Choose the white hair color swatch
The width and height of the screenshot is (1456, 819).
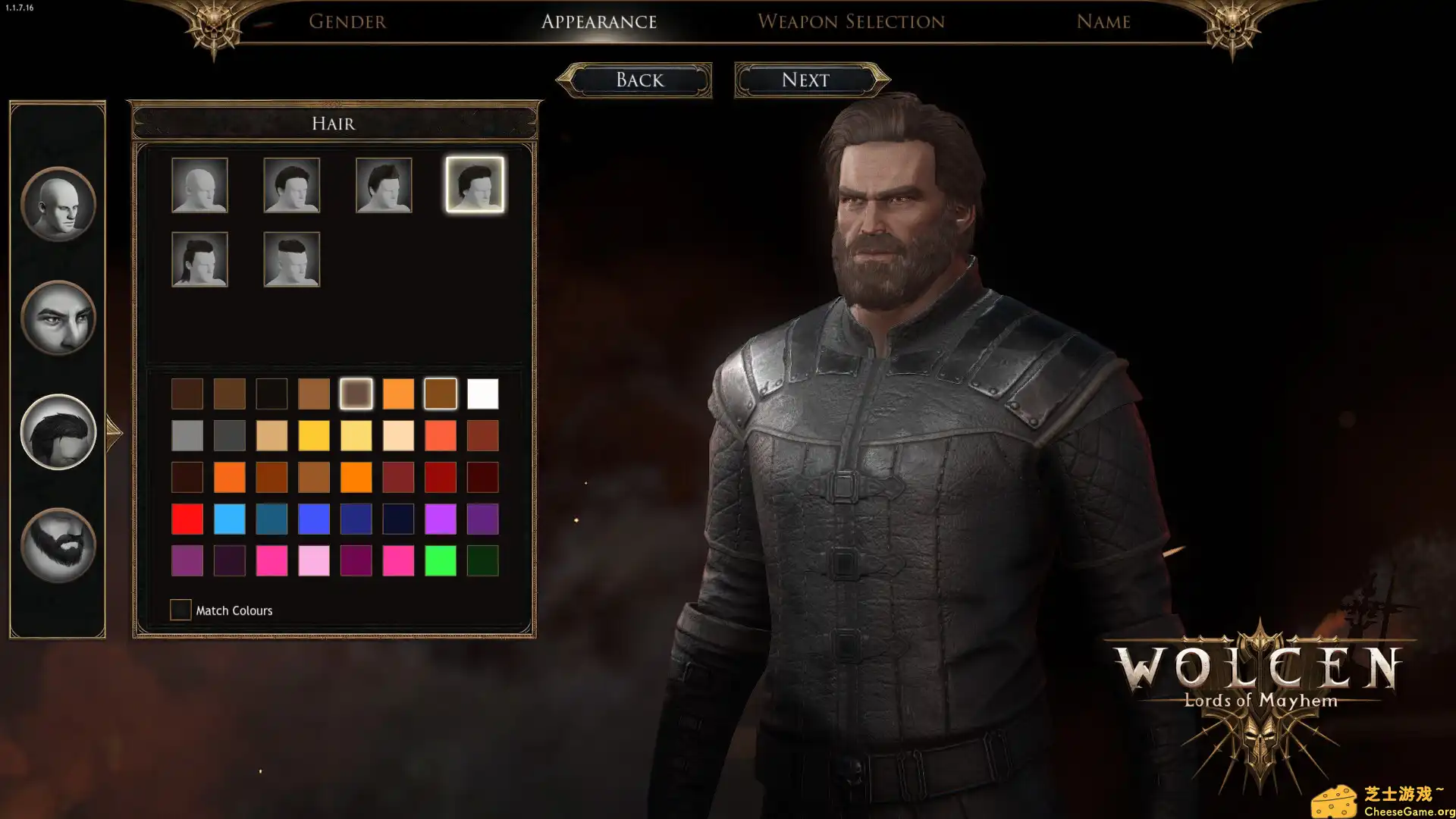point(482,393)
